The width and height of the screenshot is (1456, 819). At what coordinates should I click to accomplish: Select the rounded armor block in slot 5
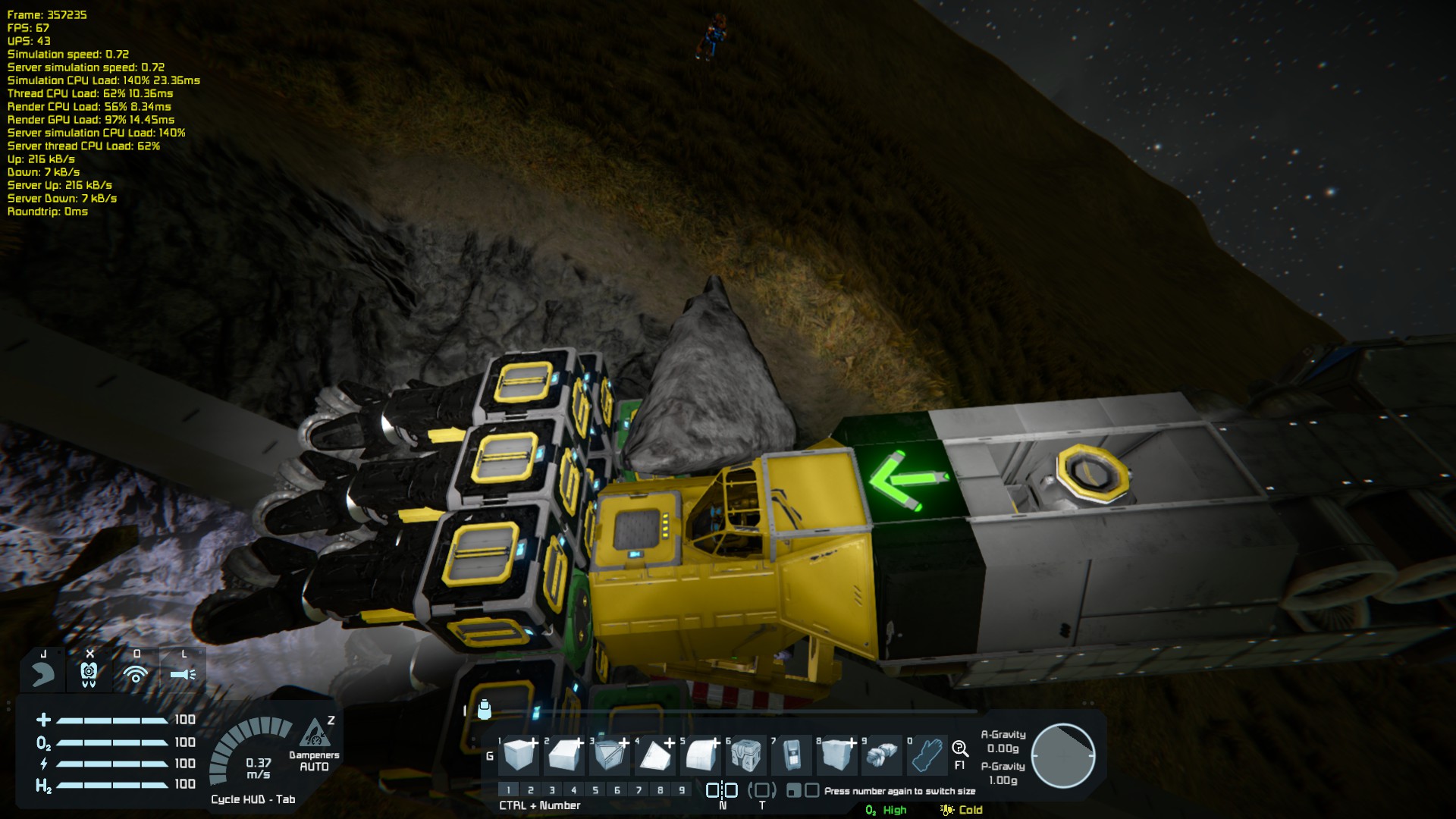coord(701,755)
